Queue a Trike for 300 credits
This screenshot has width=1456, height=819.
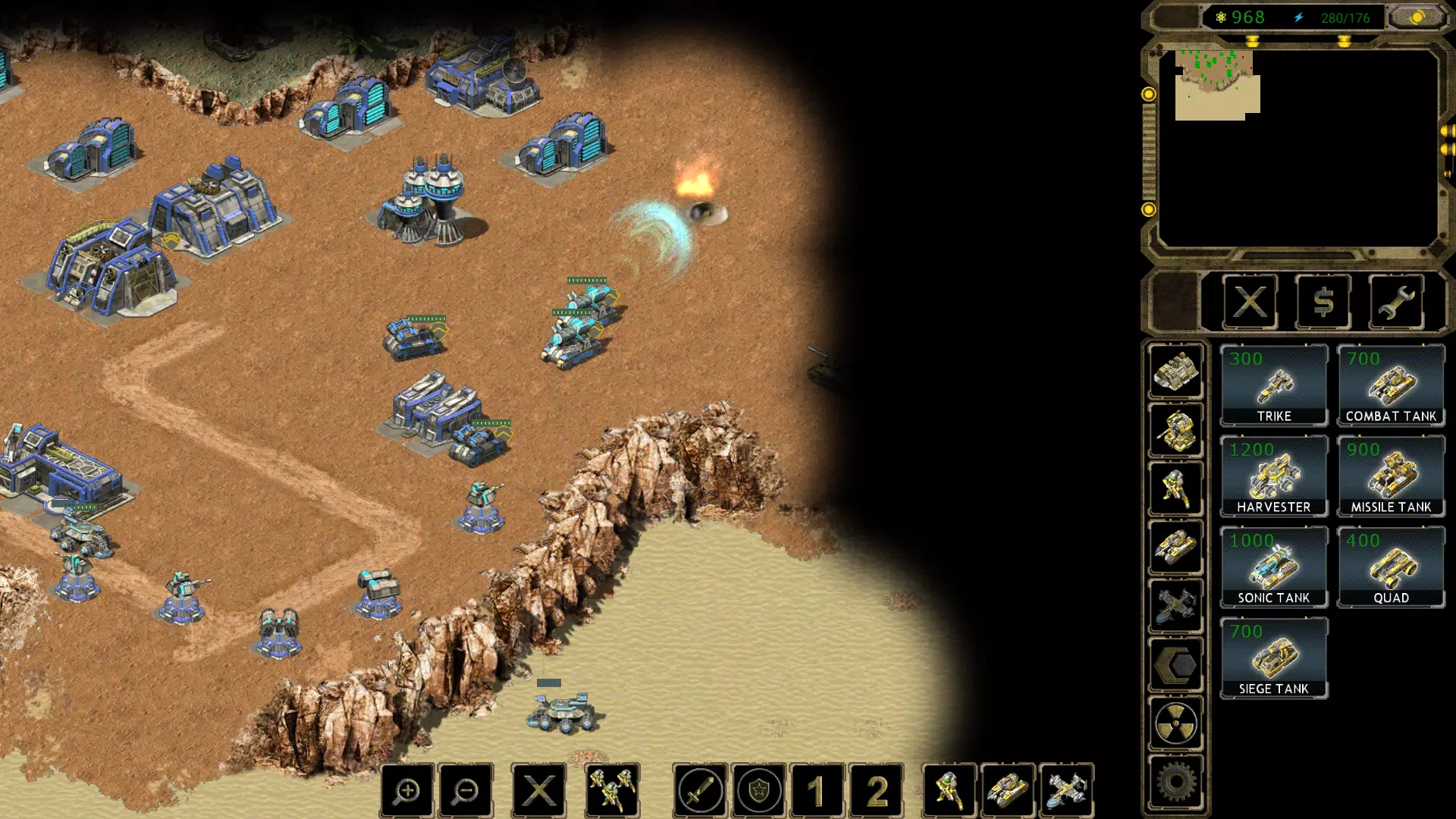click(x=1274, y=387)
